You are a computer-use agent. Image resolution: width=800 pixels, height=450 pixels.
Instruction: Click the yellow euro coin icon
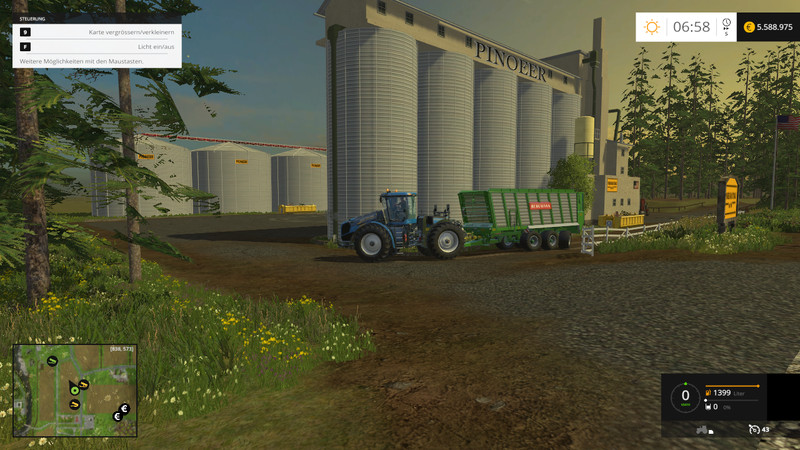pyautogui.click(x=749, y=27)
